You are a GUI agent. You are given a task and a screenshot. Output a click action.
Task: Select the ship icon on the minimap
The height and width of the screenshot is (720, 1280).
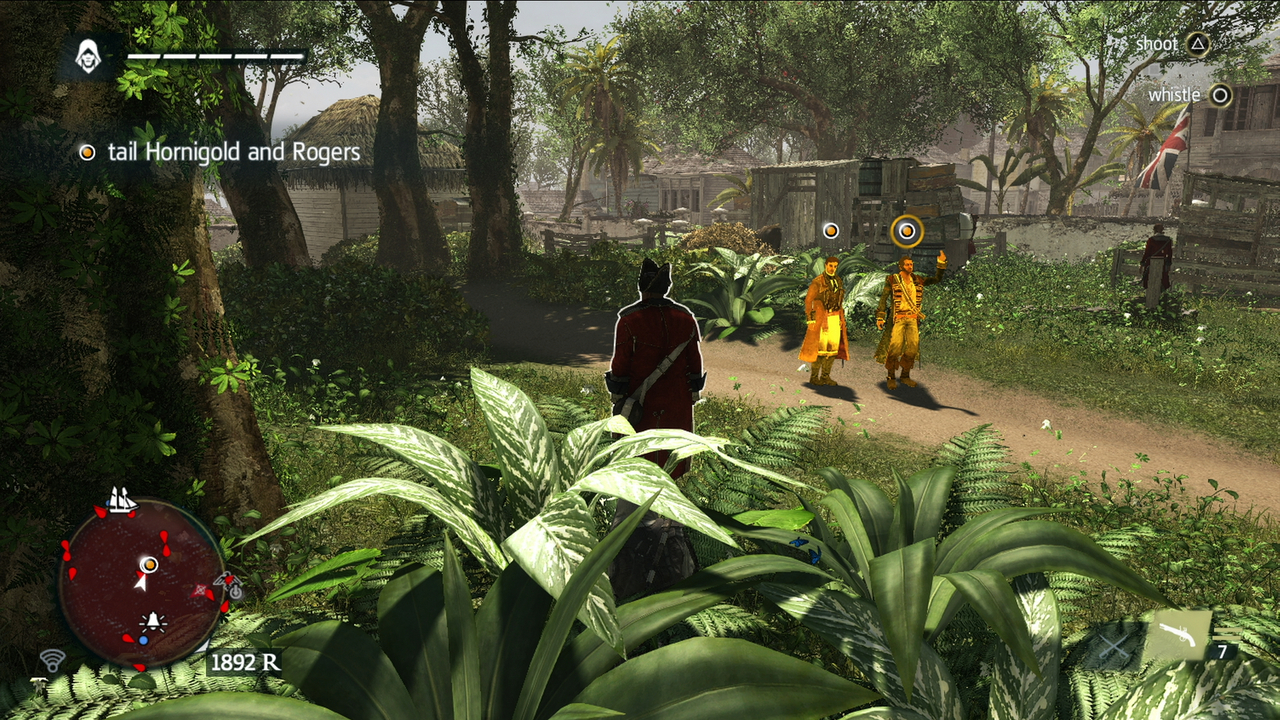click(122, 499)
